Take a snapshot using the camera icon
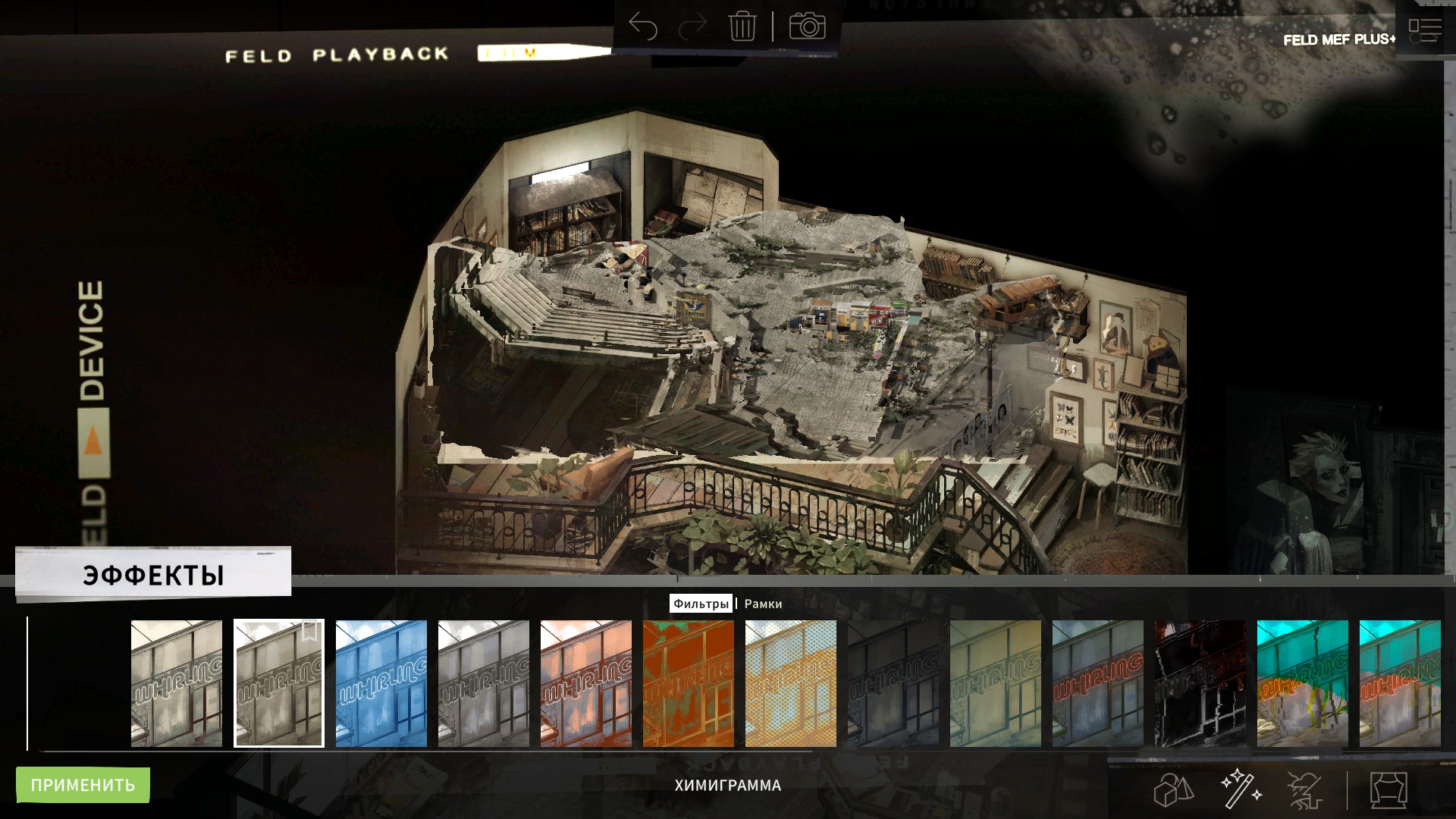 (x=807, y=27)
